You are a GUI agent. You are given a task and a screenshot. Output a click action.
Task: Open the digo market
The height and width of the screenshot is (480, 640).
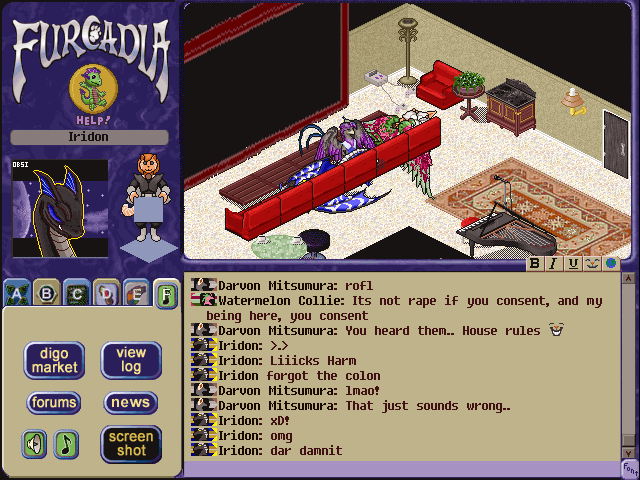pyautogui.click(x=54, y=361)
